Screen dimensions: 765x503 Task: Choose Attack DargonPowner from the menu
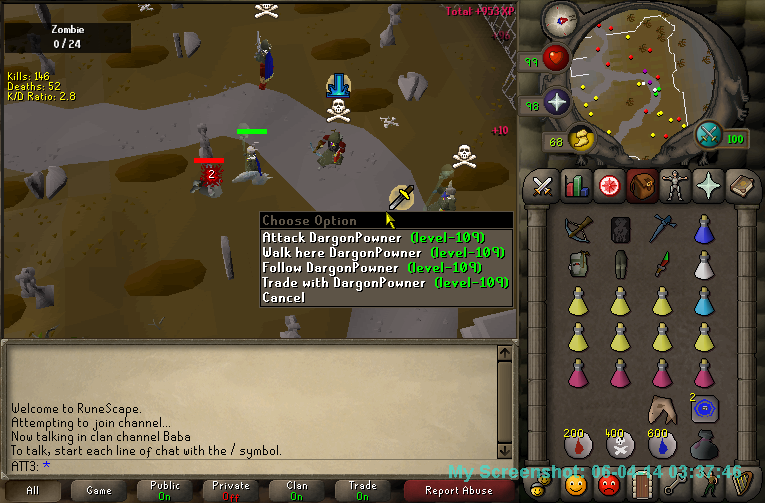point(372,238)
